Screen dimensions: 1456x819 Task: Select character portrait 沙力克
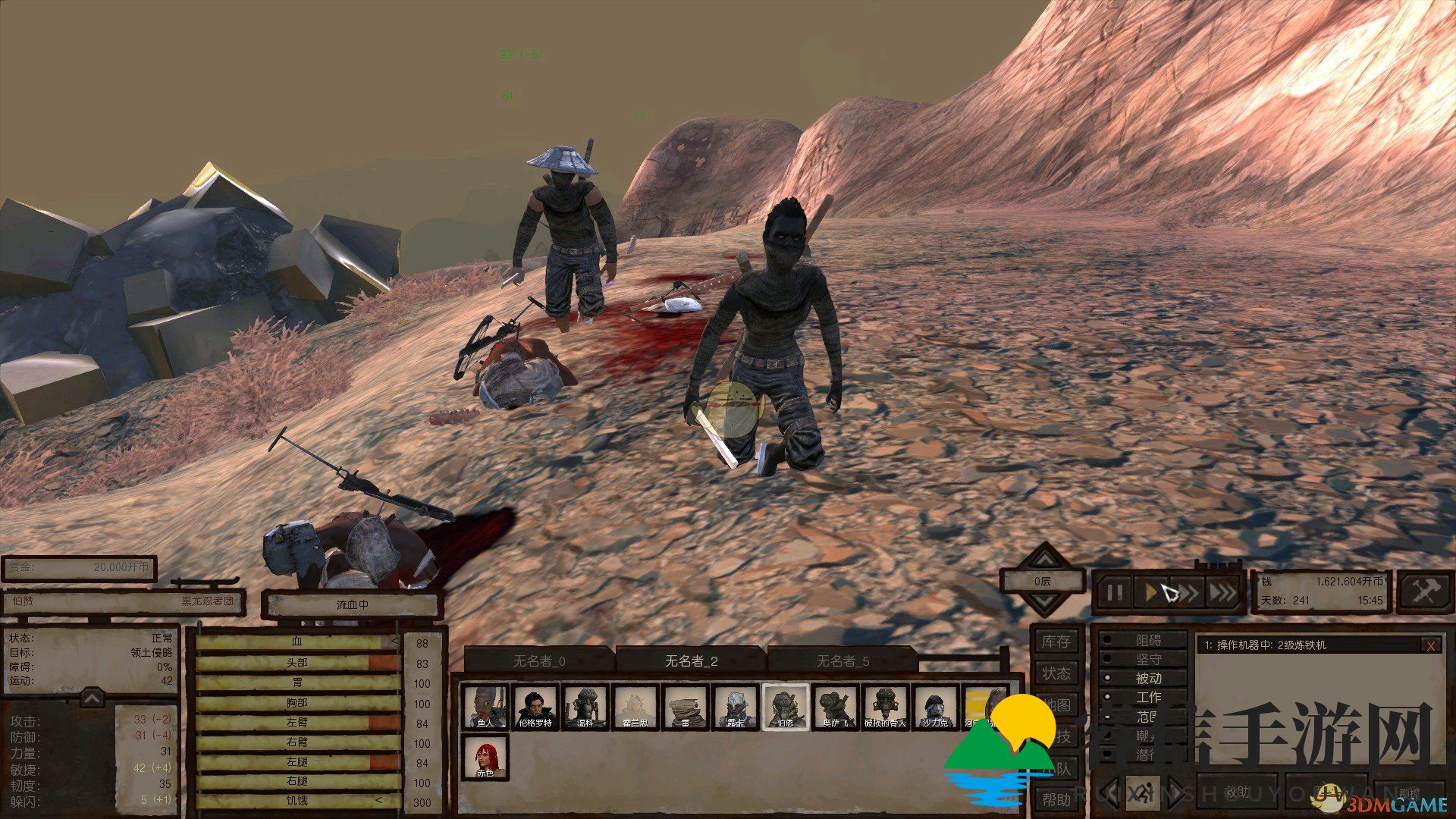pyautogui.click(x=934, y=707)
